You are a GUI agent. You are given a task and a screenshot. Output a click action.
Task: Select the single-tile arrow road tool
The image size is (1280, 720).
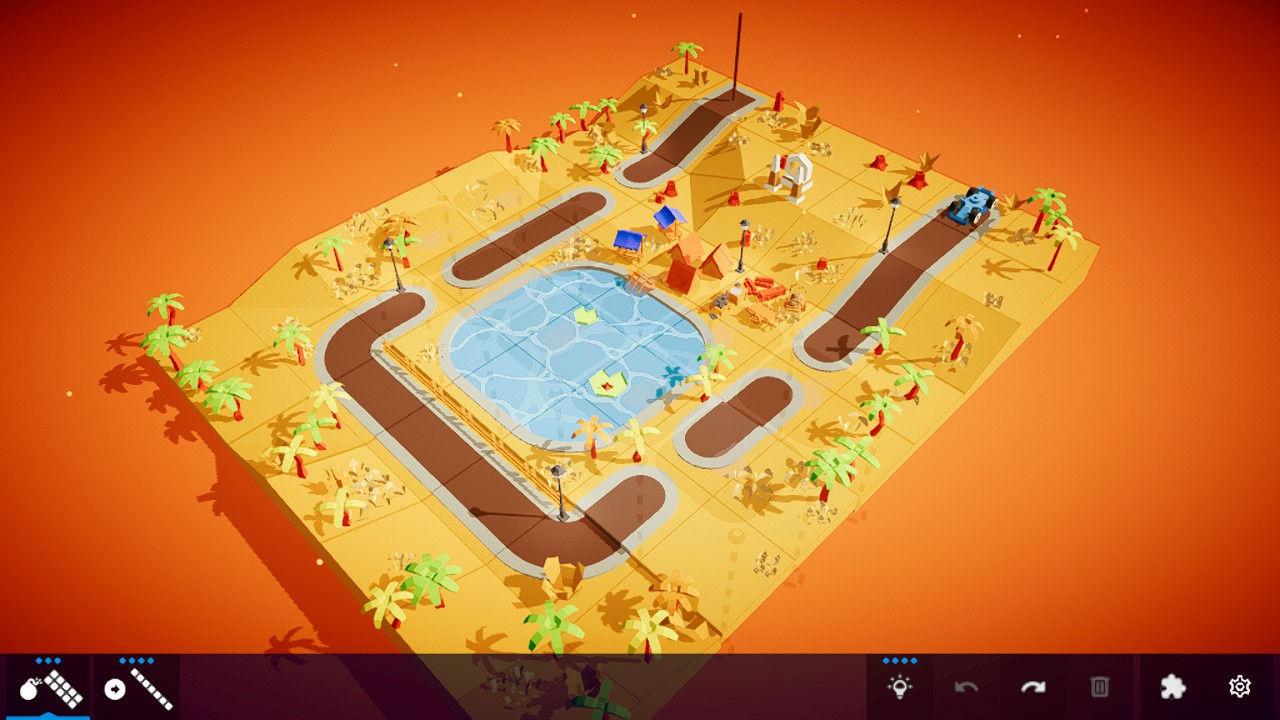pos(135,690)
